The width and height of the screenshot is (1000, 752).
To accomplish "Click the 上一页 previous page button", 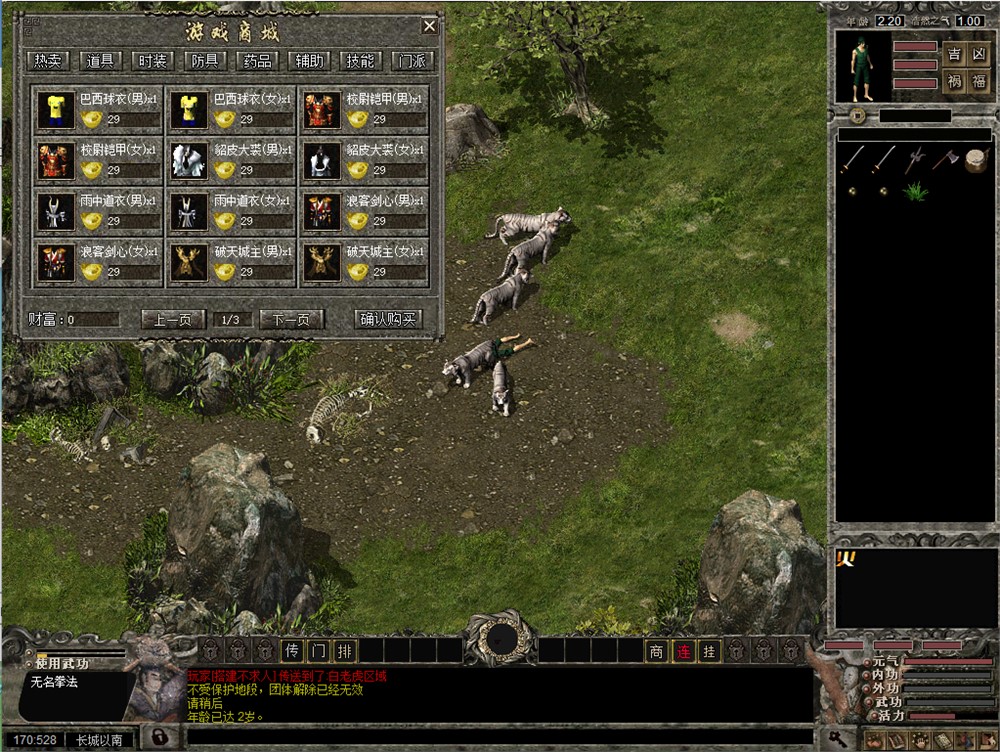I will 173,320.
